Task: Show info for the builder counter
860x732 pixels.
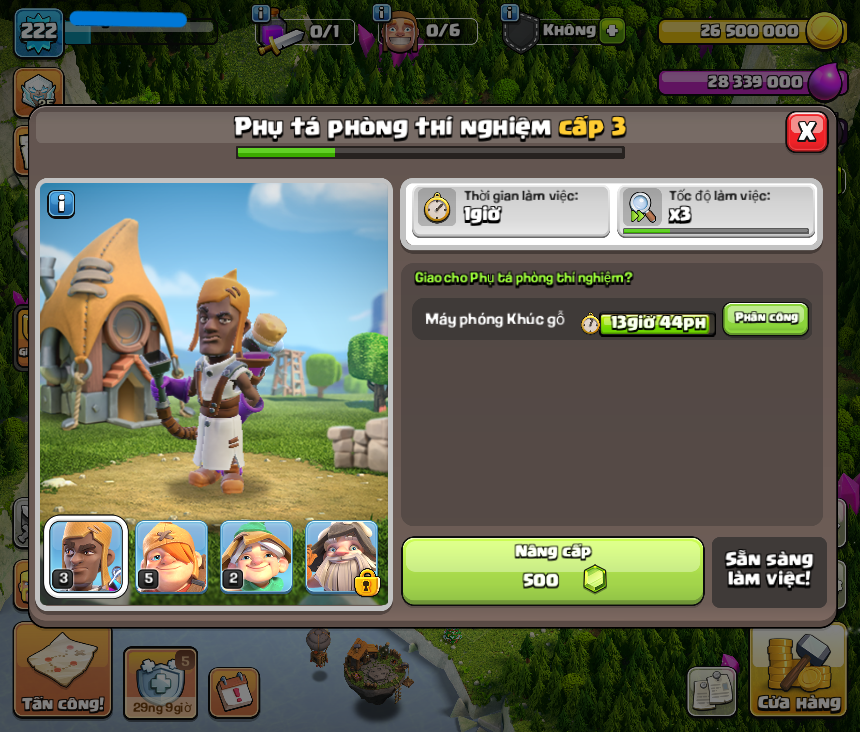Action: [x=381, y=14]
